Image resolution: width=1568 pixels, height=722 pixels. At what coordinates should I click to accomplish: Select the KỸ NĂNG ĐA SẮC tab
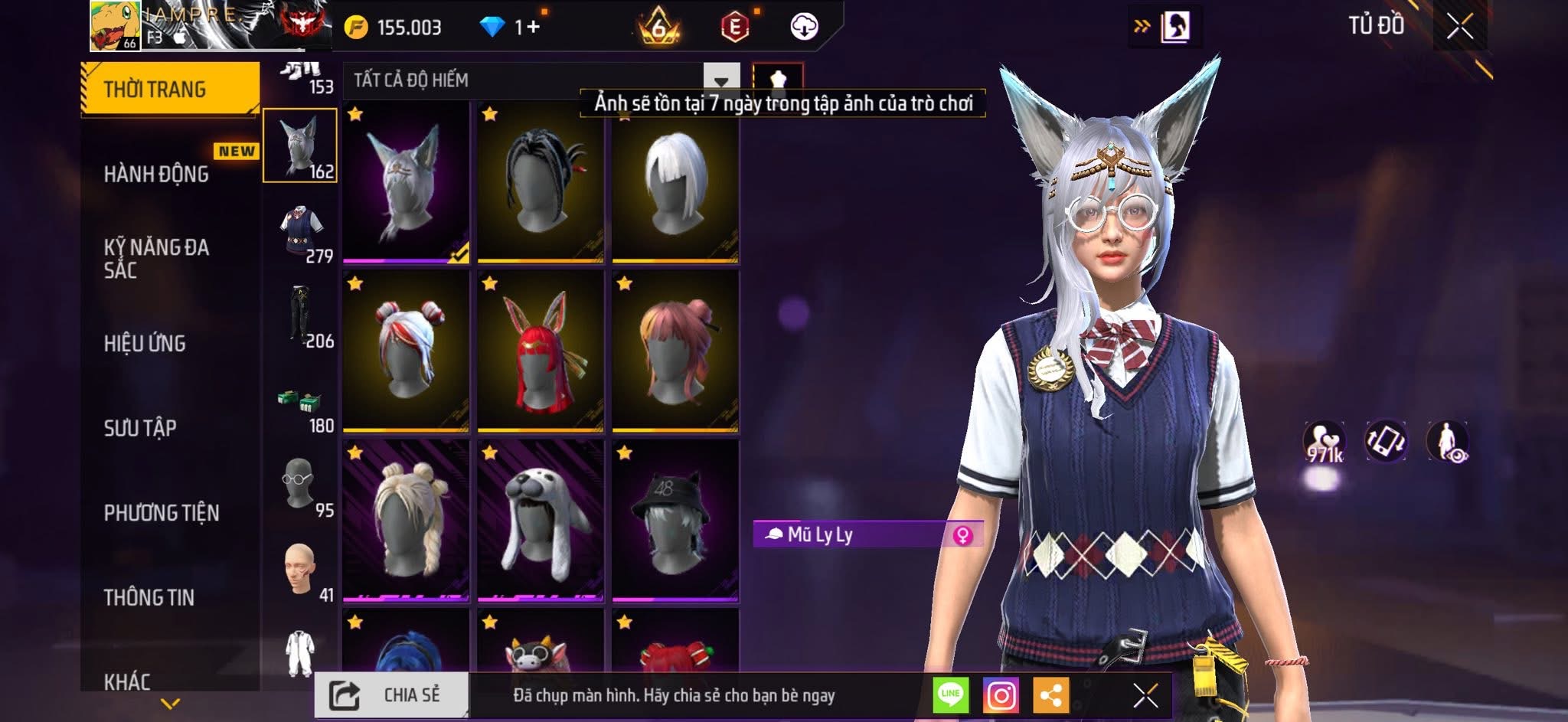[156, 258]
